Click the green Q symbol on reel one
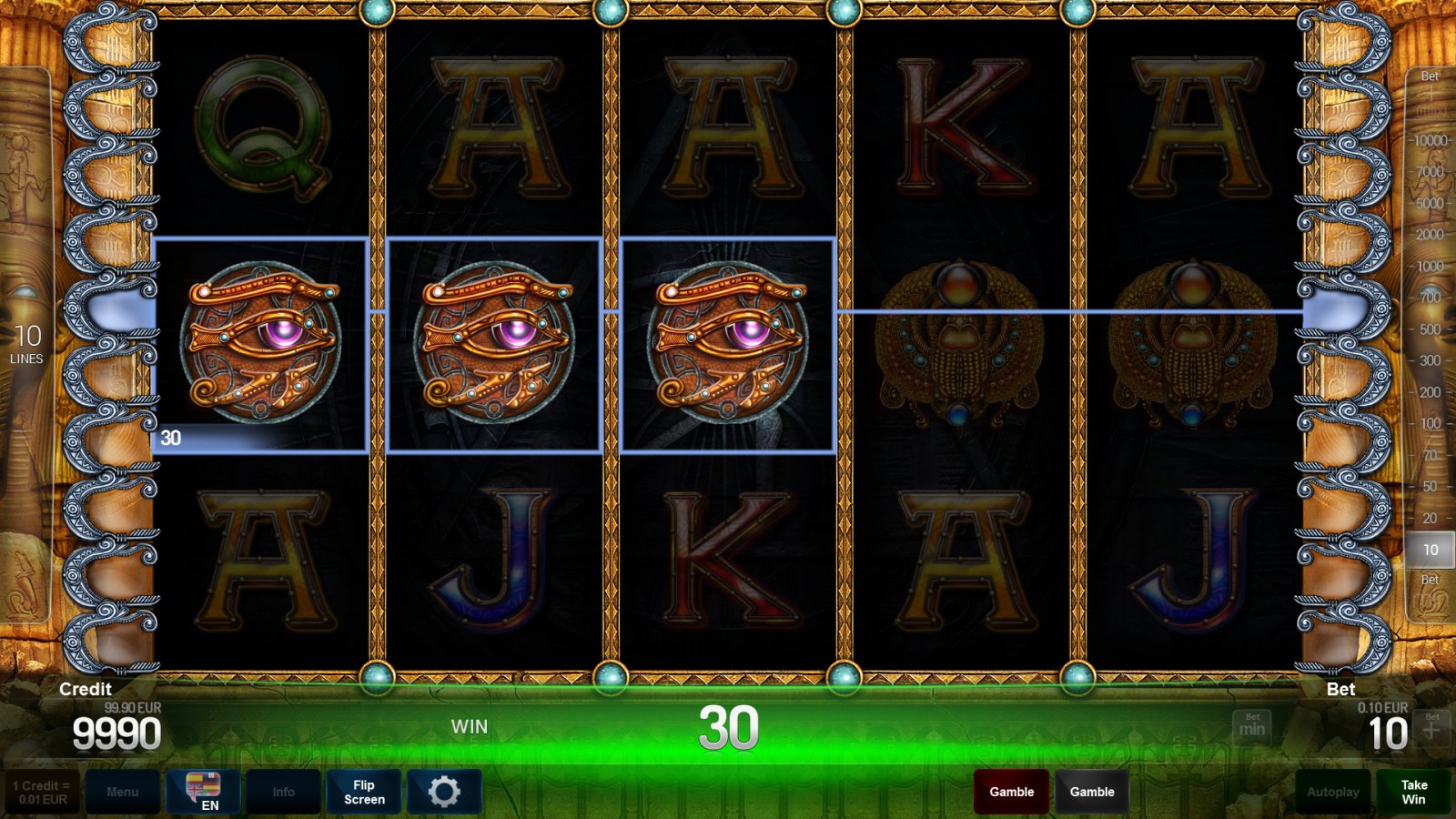This screenshot has height=819, width=1456. click(x=262, y=127)
